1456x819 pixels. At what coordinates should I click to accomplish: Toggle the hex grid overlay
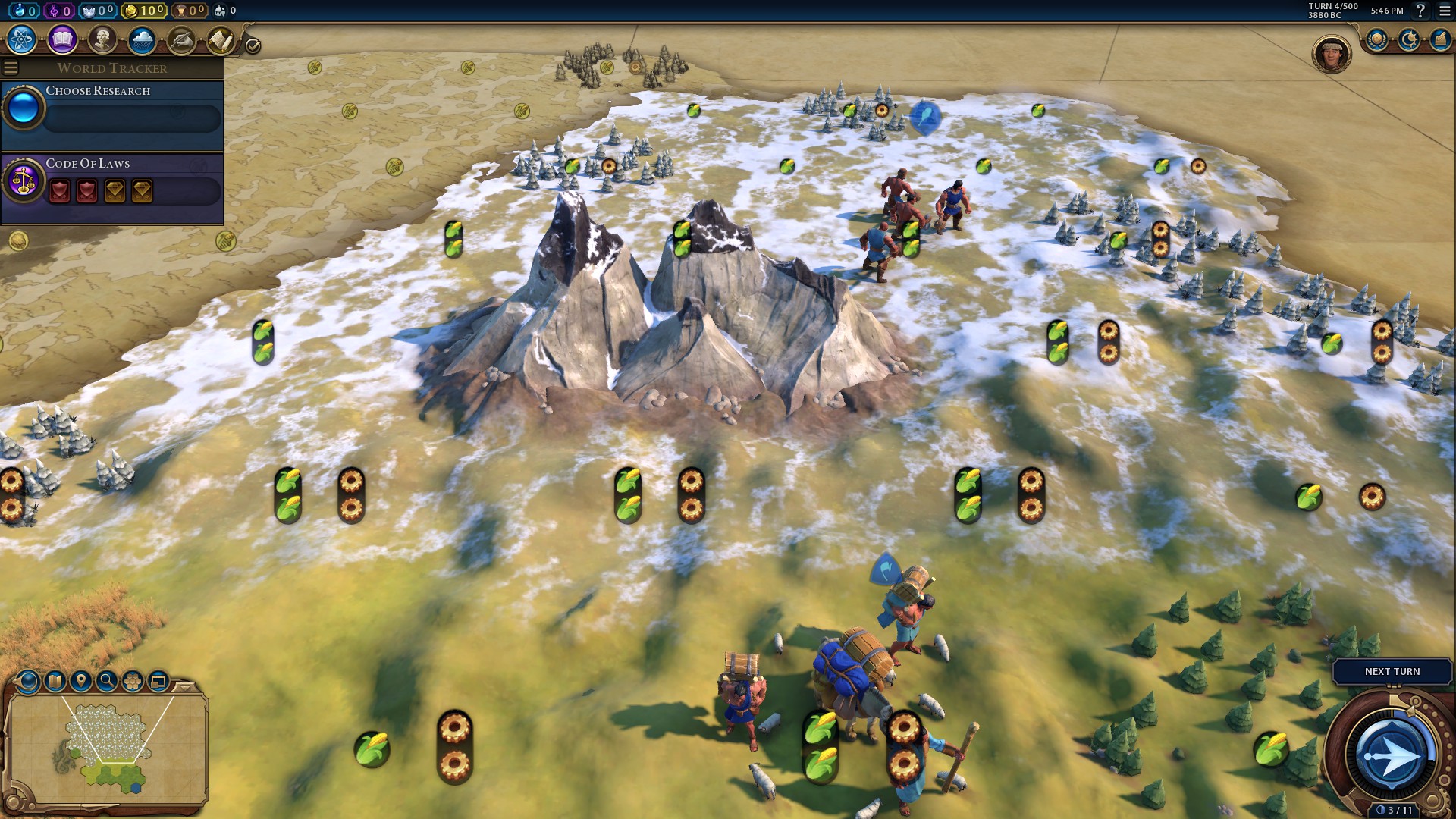[x=133, y=681]
